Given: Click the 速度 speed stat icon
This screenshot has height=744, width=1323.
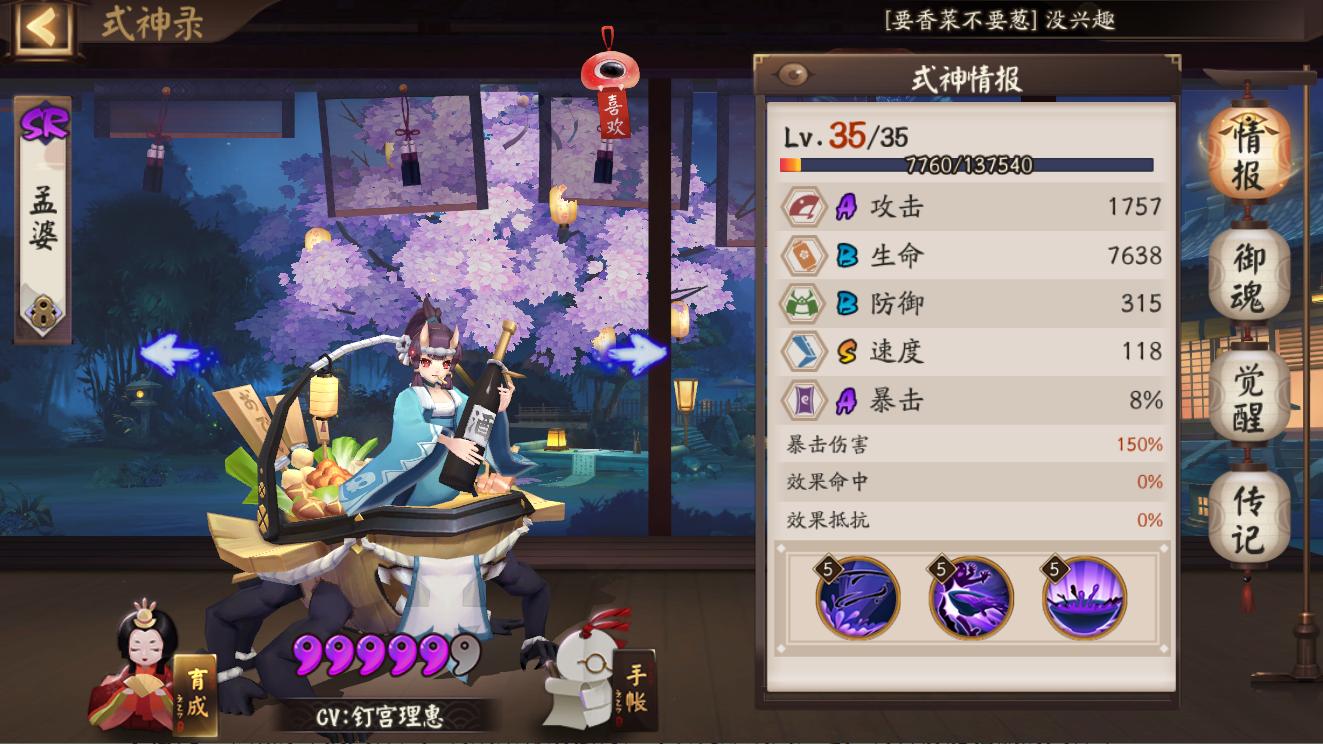Looking at the screenshot, I should click(802, 352).
